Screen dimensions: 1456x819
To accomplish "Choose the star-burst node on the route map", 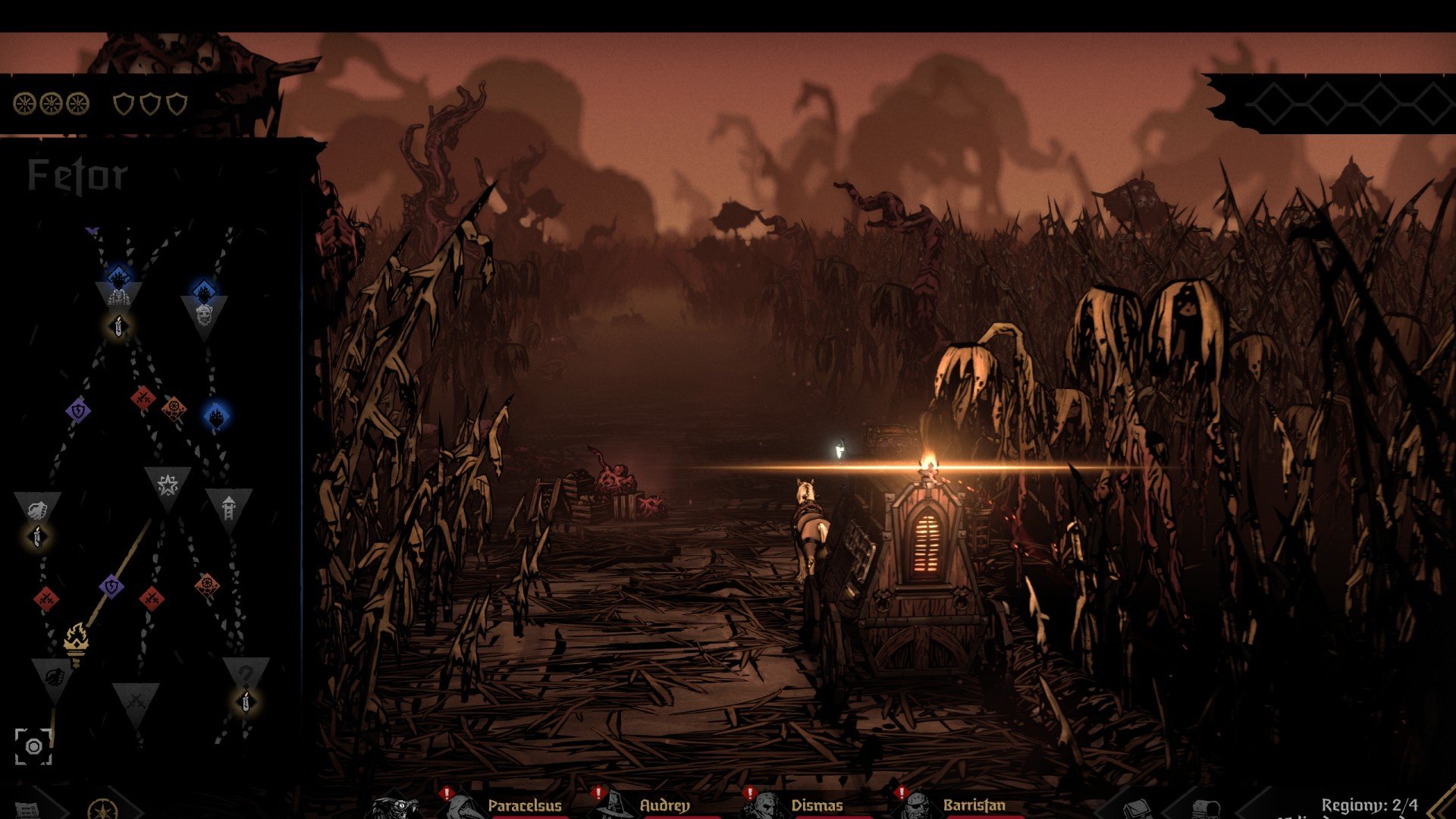I will pyautogui.click(x=167, y=485).
